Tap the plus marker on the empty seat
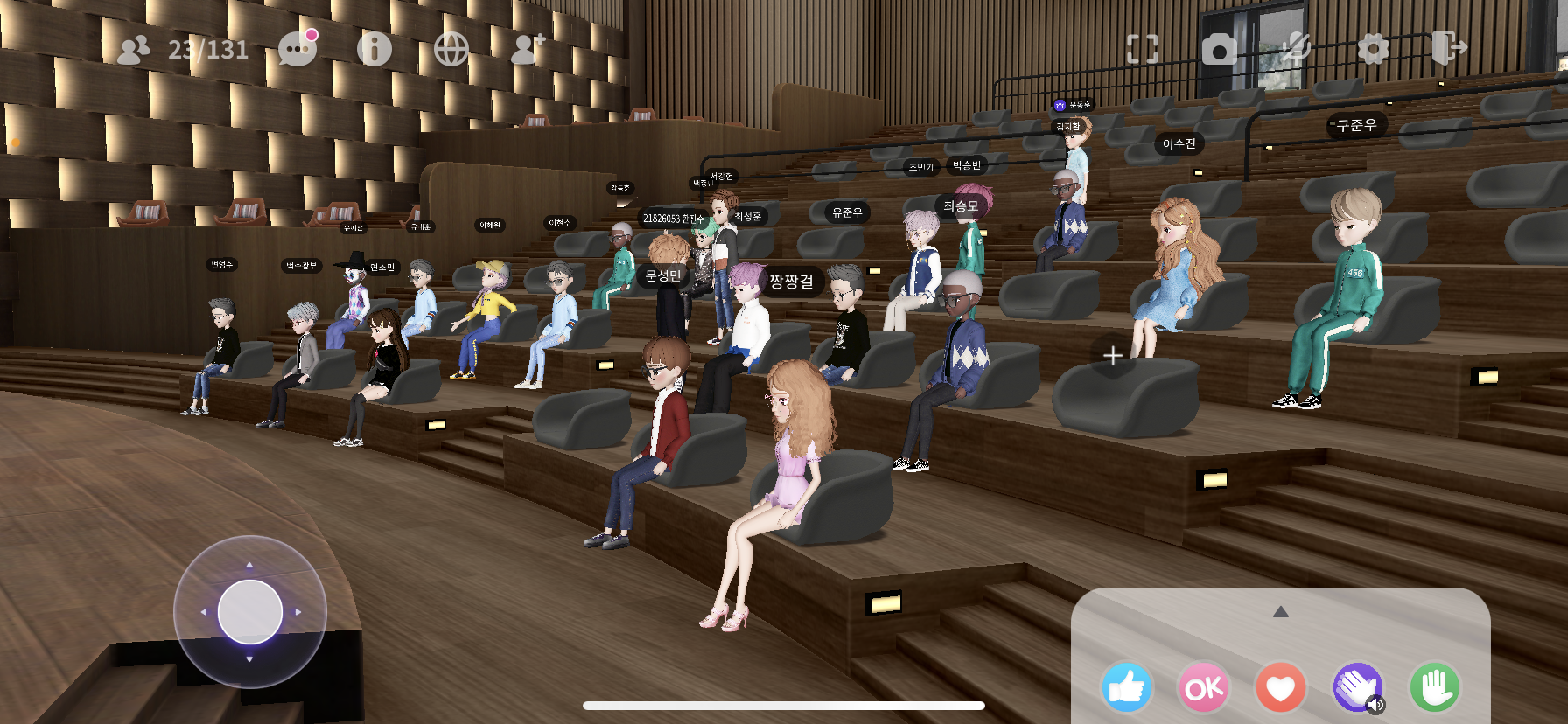This screenshot has height=724, width=1568. tap(1113, 356)
